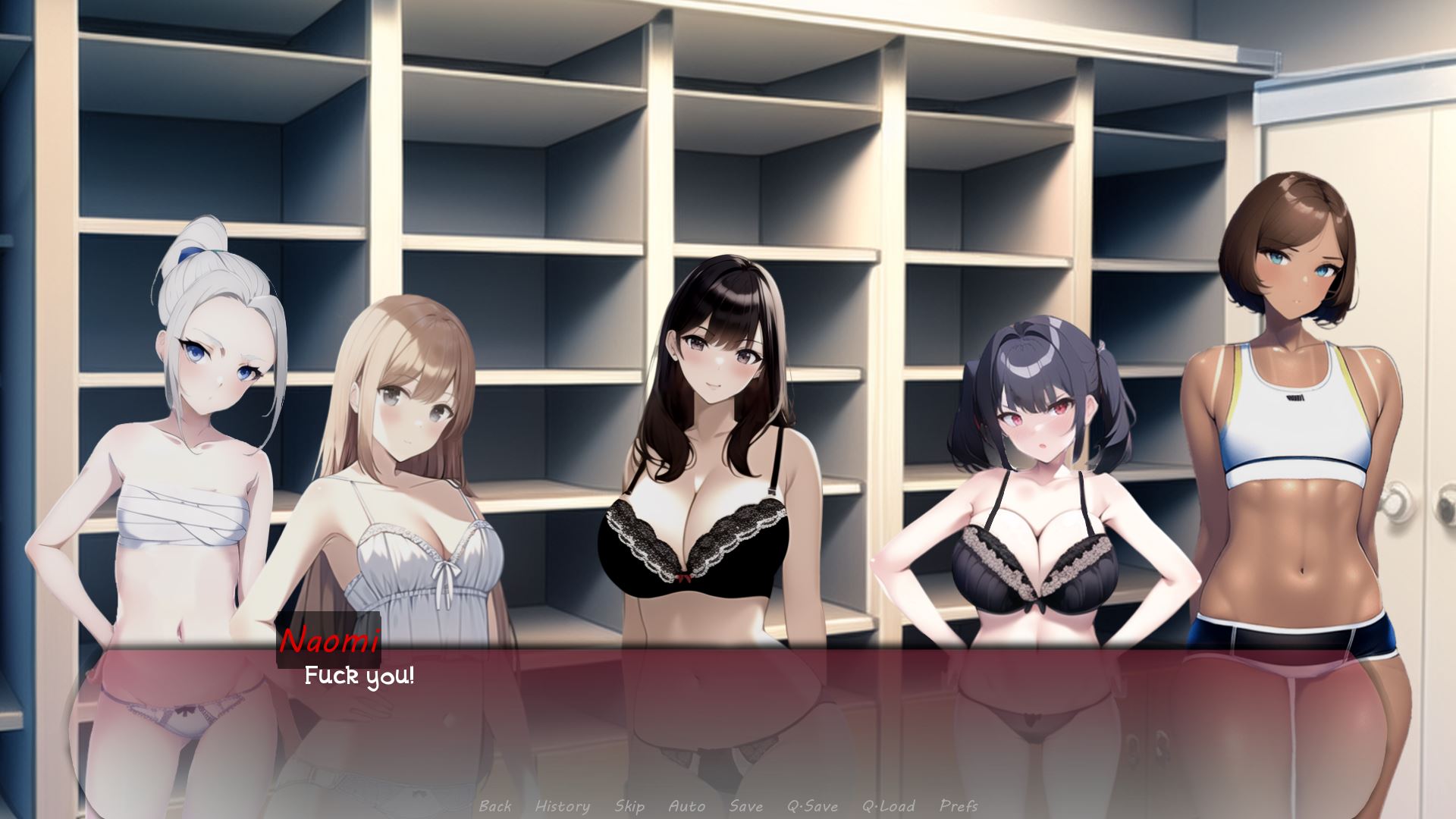Screen dimensions: 1456x819
Task: Open the Prefs menu
Action: (x=959, y=806)
